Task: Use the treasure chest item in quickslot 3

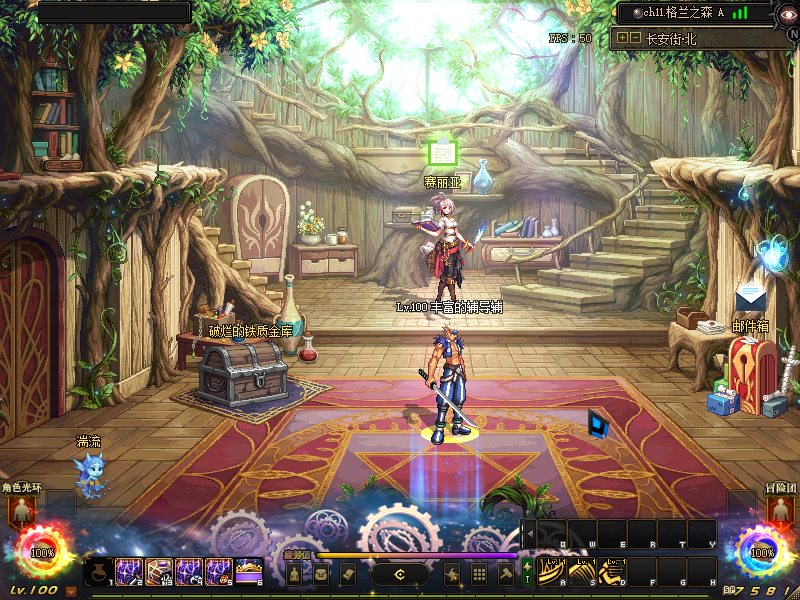Action: coord(160,572)
